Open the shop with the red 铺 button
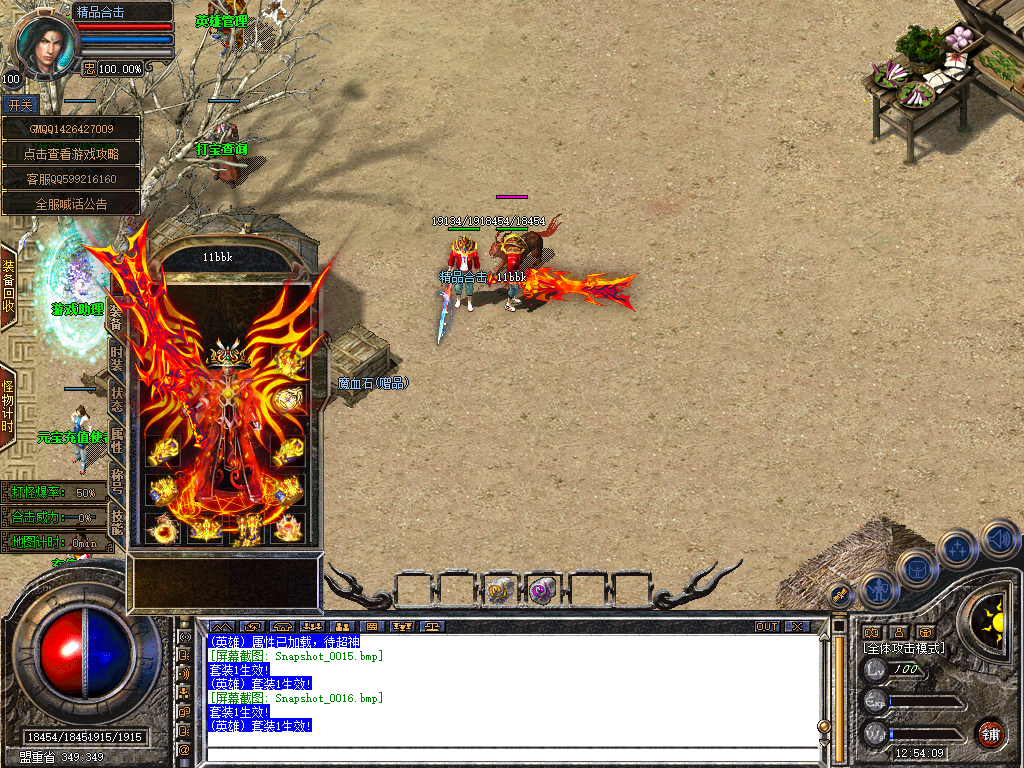Screen dimensions: 1024x768 [990, 733]
